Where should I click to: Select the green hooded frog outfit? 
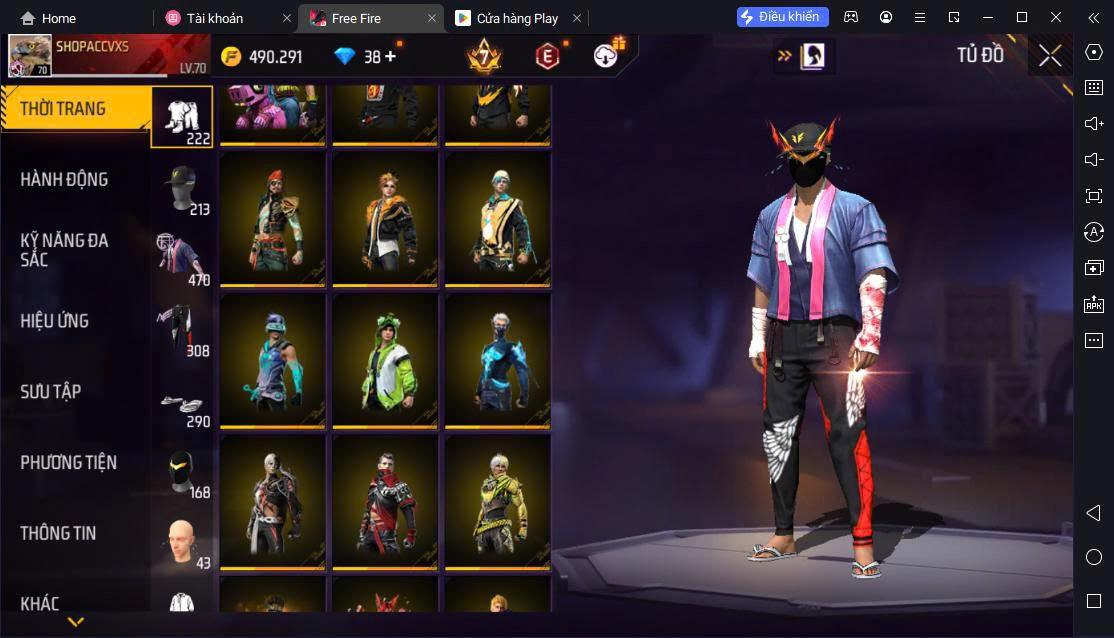[385, 357]
